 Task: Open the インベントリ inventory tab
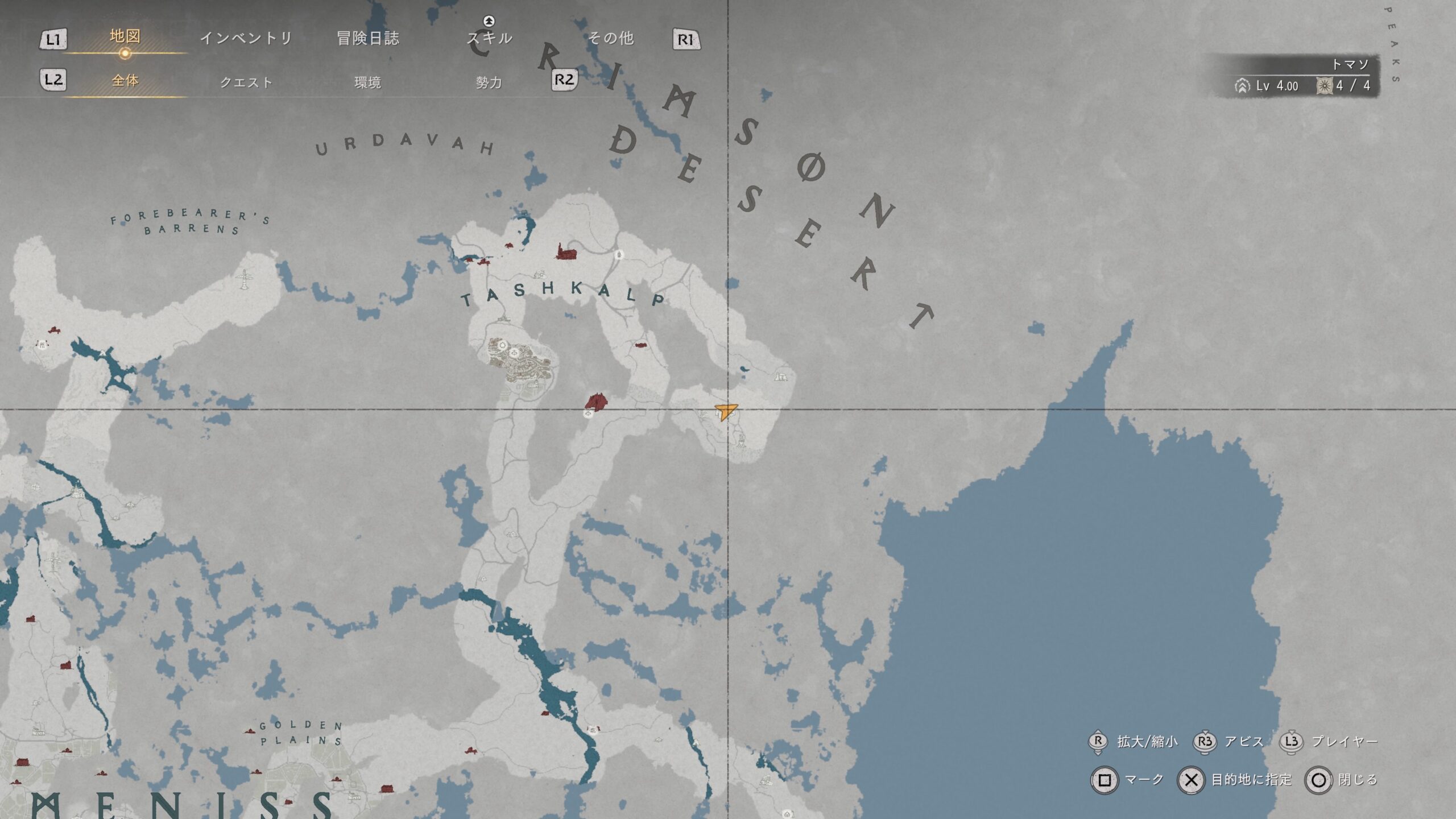[x=246, y=38]
